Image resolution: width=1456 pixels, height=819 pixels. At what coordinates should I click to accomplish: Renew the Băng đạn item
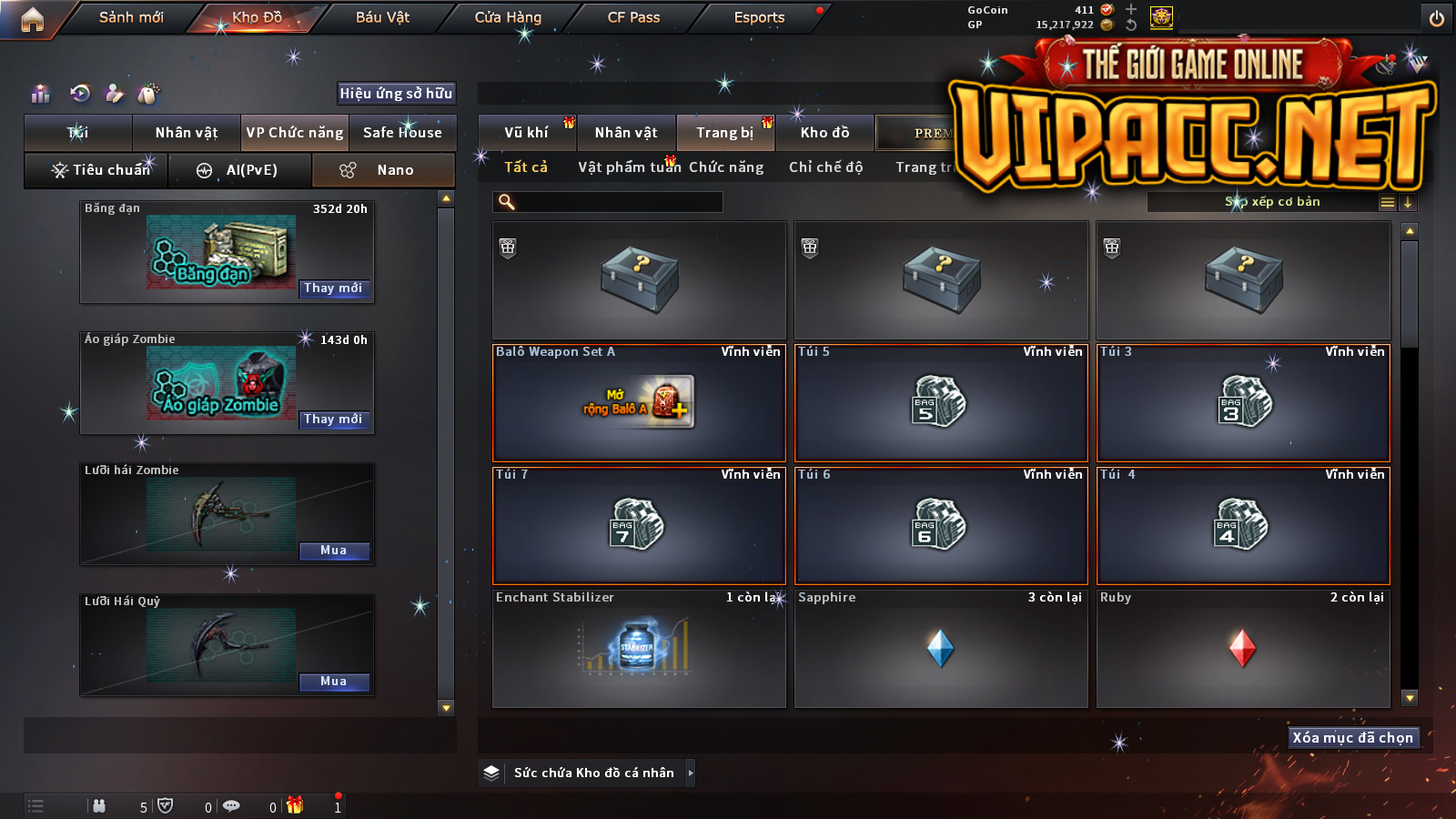[x=333, y=288]
